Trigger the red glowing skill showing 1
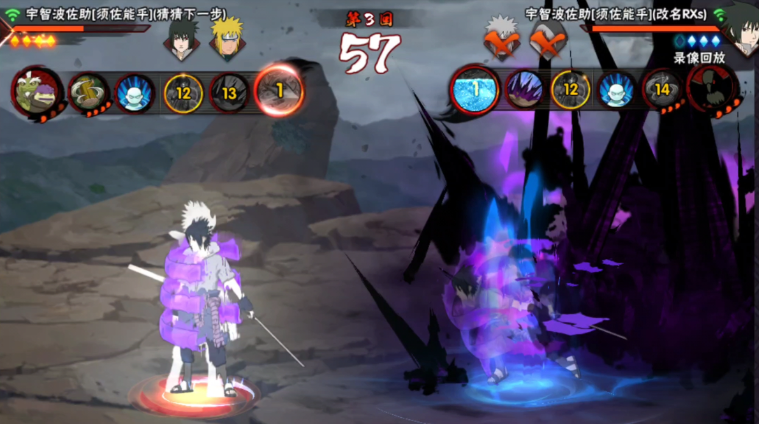Viewport: 759px width, 424px height. (x=279, y=91)
